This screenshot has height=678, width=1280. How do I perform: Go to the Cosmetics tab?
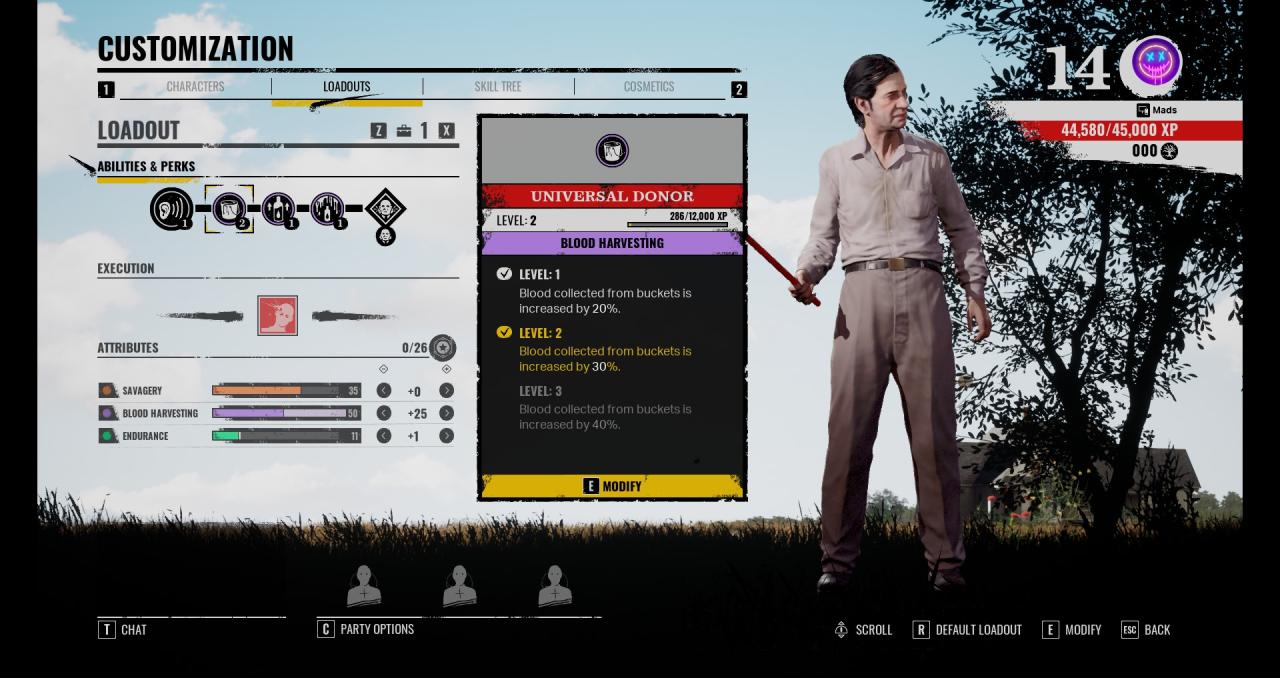coord(649,87)
